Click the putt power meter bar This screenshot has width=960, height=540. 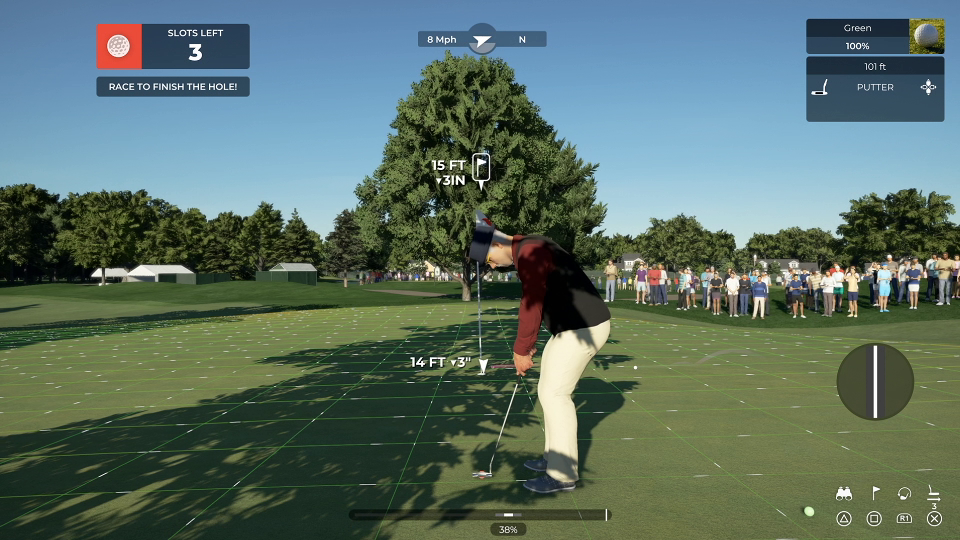pyautogui.click(x=478, y=515)
